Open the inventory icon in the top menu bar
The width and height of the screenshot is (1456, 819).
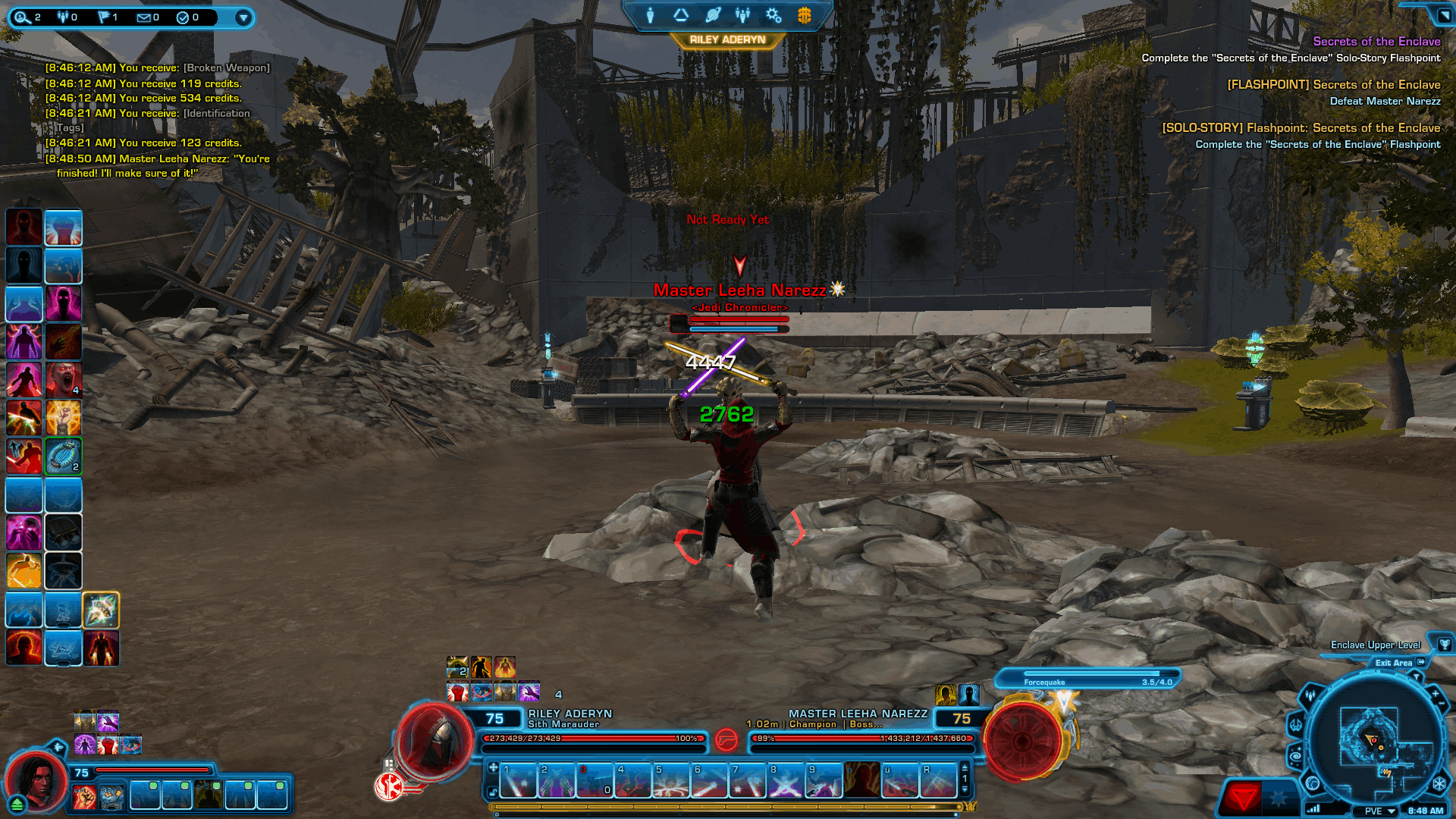pyautogui.click(x=680, y=15)
